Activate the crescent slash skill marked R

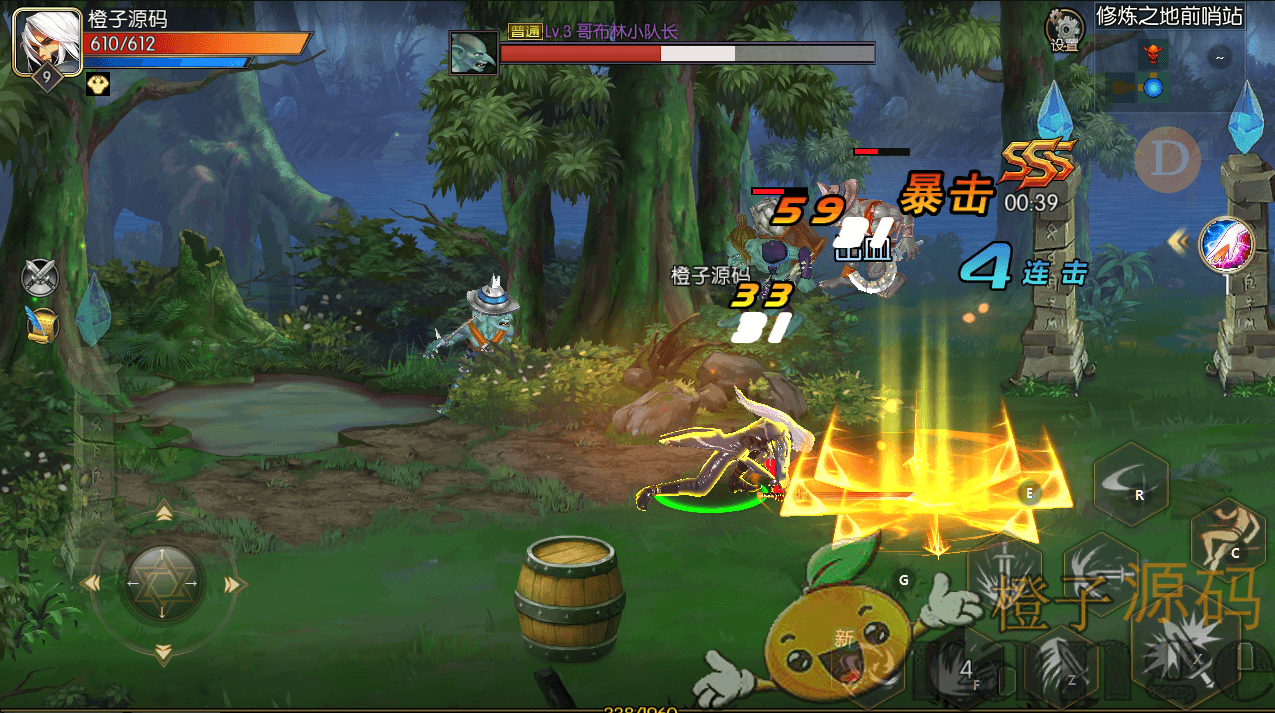tap(1130, 485)
